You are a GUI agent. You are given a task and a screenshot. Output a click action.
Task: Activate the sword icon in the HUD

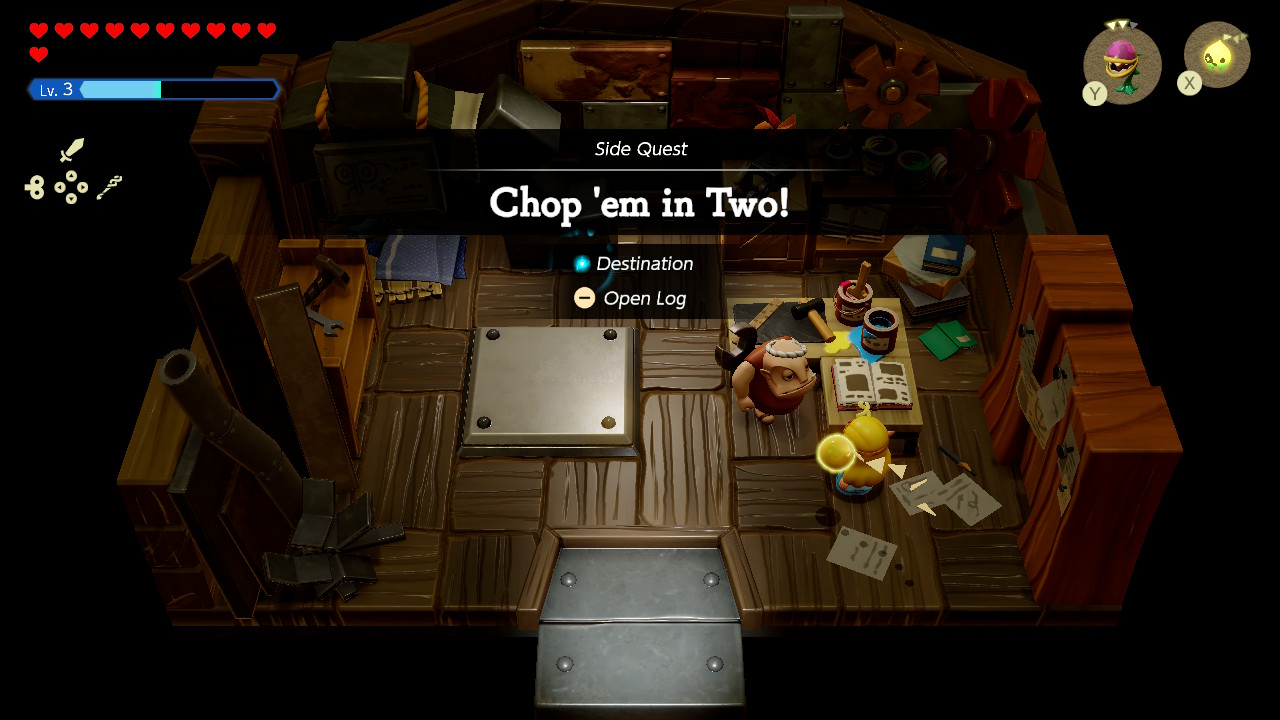point(72,150)
